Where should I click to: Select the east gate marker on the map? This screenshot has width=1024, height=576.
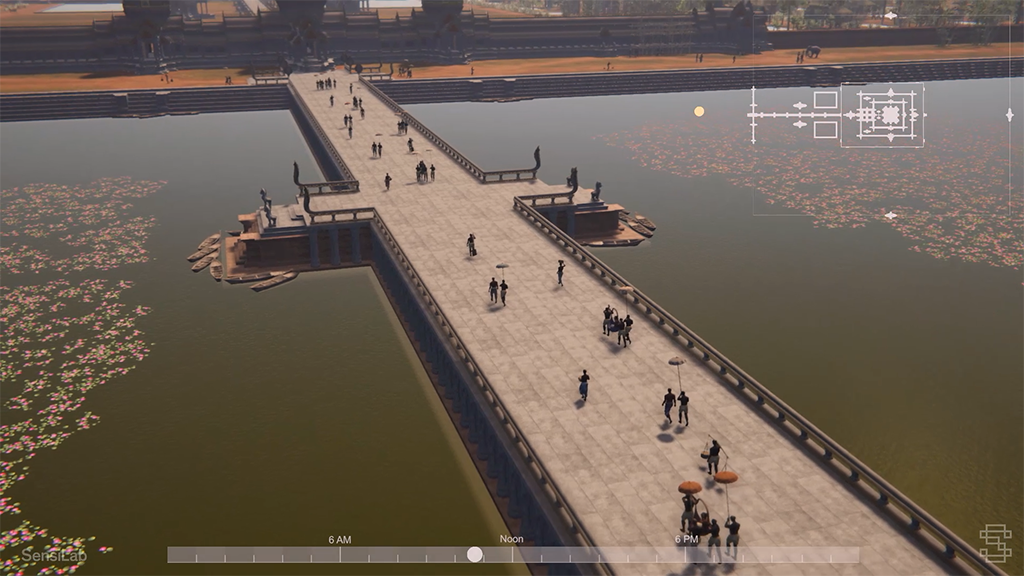[x=1009, y=115]
